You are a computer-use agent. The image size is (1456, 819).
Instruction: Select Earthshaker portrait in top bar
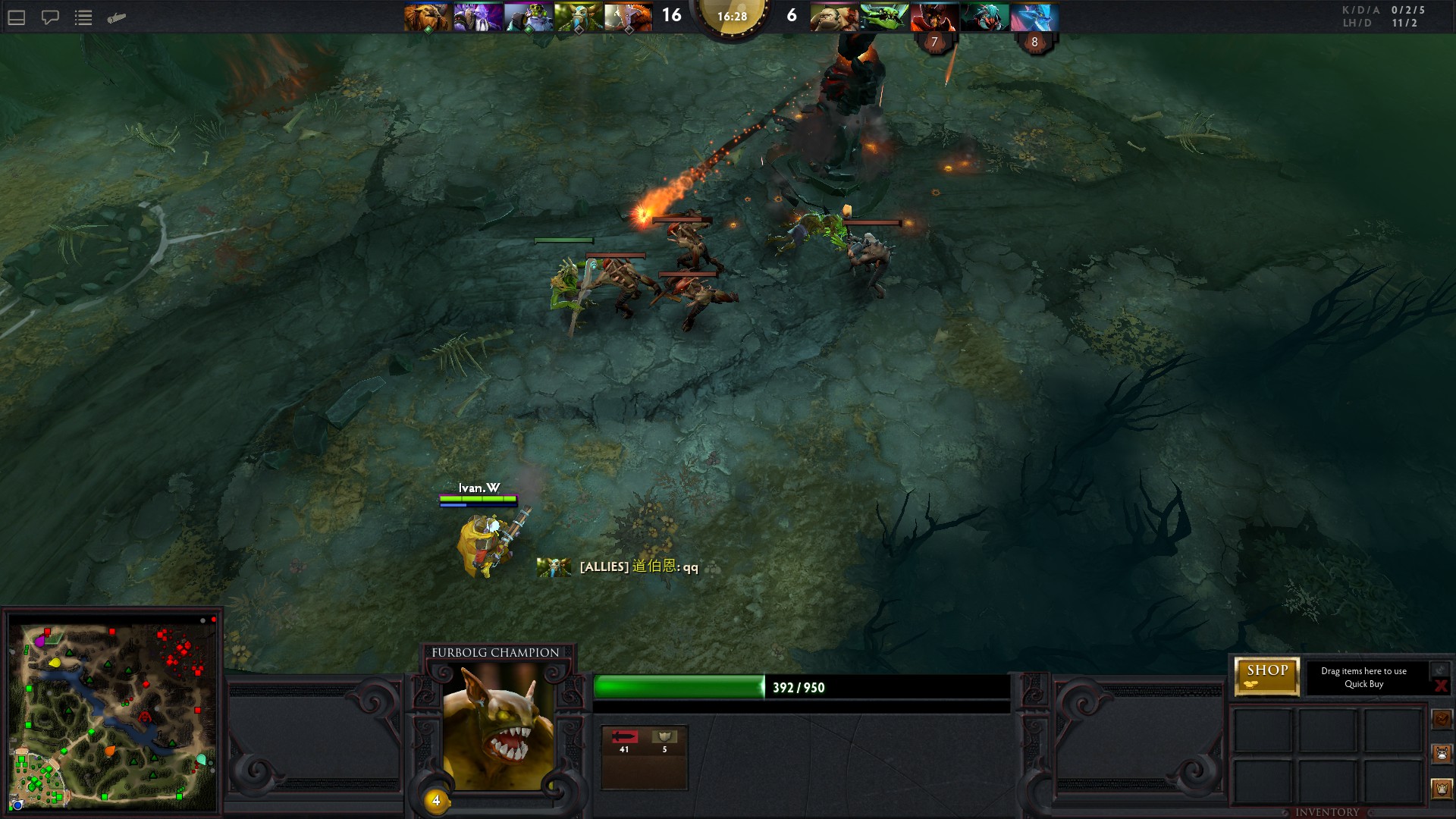(x=427, y=17)
